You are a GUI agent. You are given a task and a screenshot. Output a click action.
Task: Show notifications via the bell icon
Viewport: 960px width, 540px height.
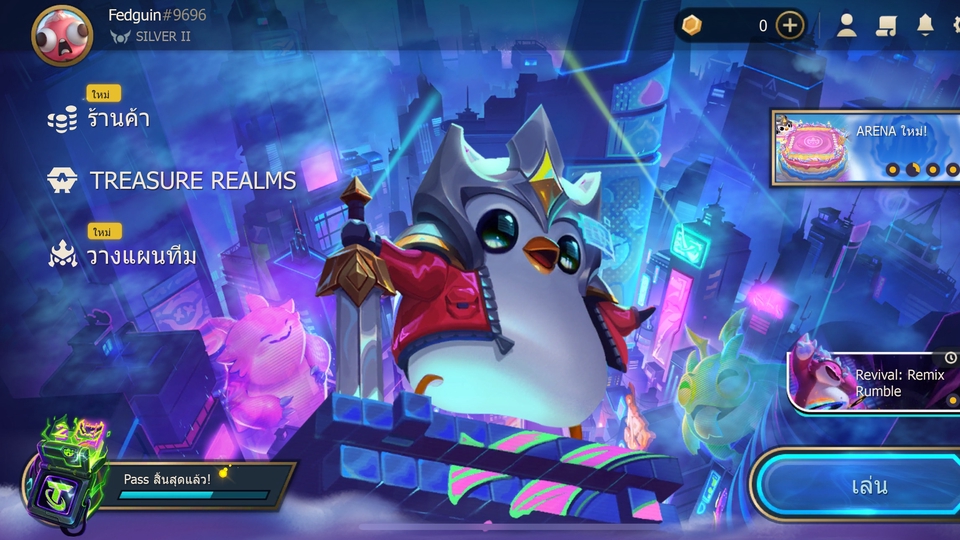925,26
